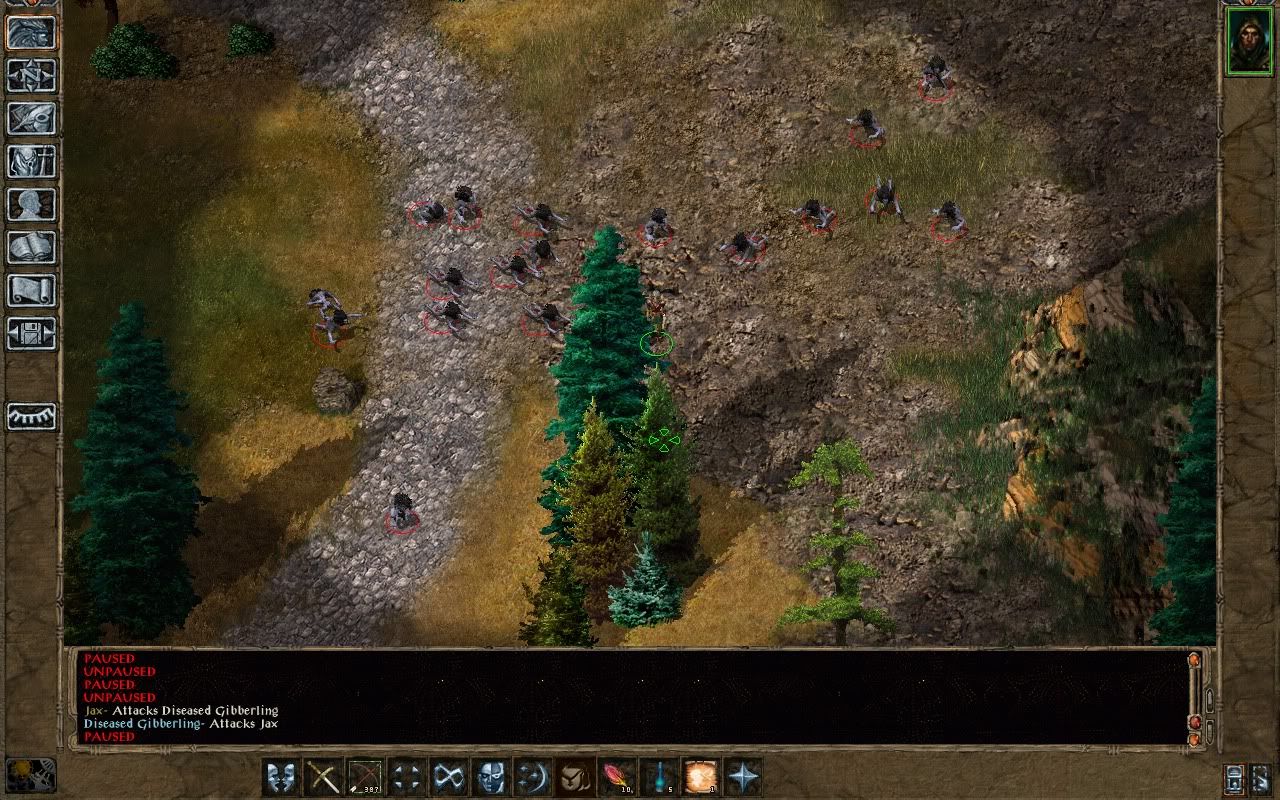This screenshot has width=1280, height=800.
Task: Open the area map compass button
Action: tap(31, 76)
